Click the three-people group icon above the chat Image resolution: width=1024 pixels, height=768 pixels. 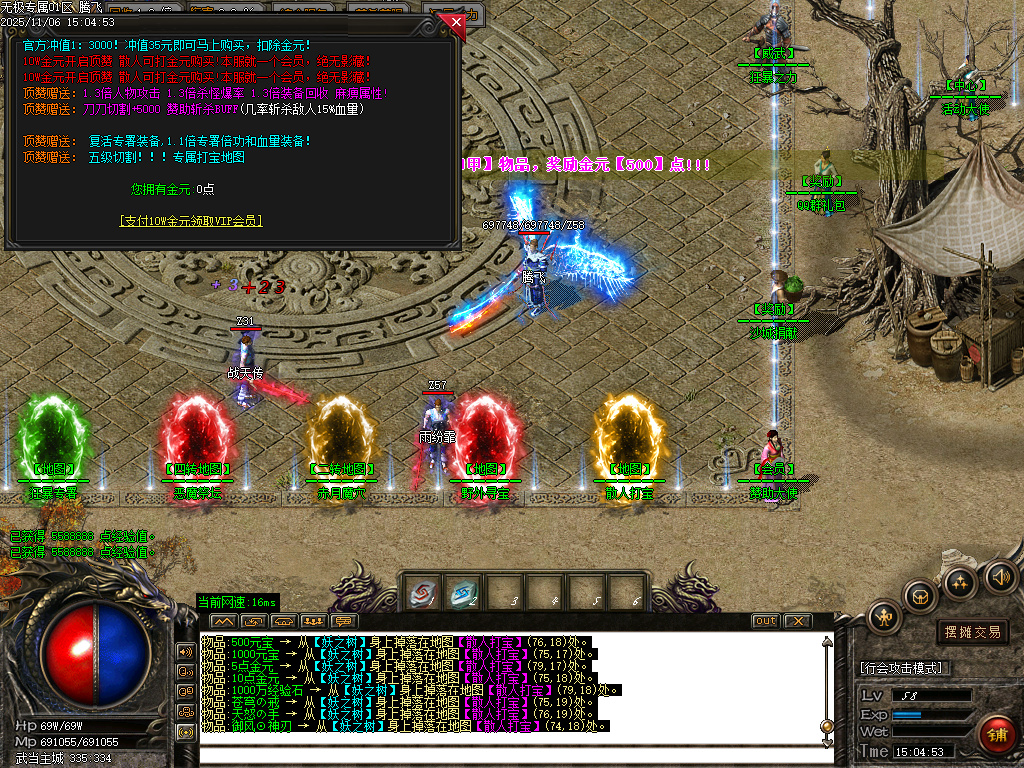click(x=312, y=621)
